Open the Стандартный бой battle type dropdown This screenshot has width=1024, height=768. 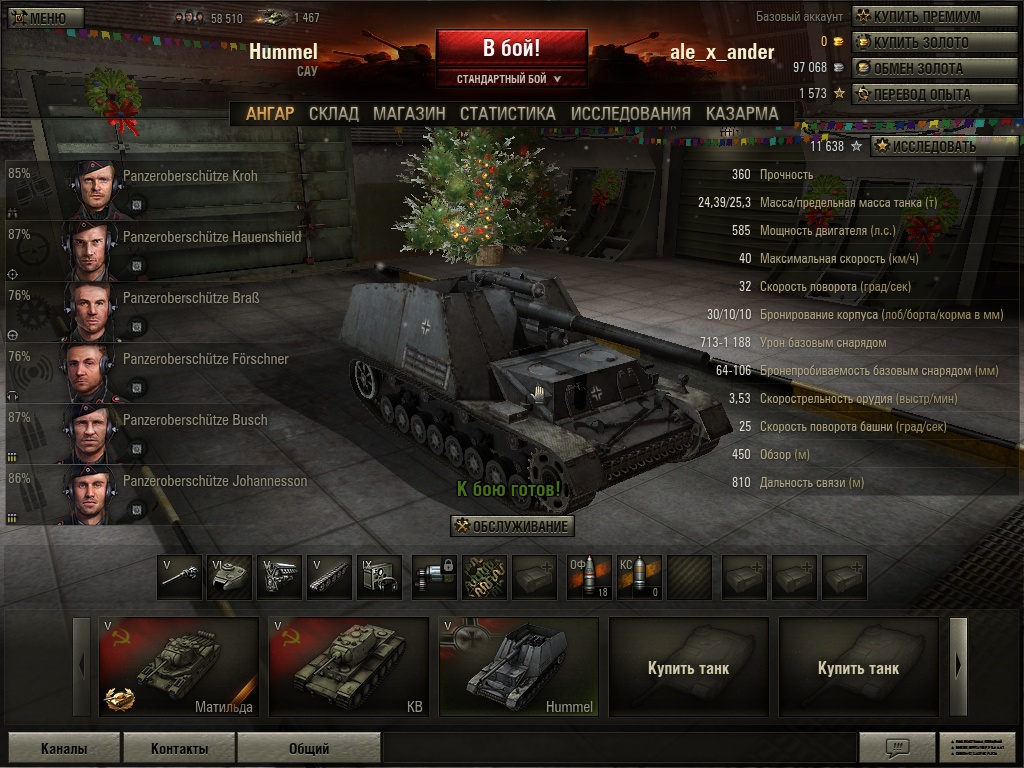[511, 78]
